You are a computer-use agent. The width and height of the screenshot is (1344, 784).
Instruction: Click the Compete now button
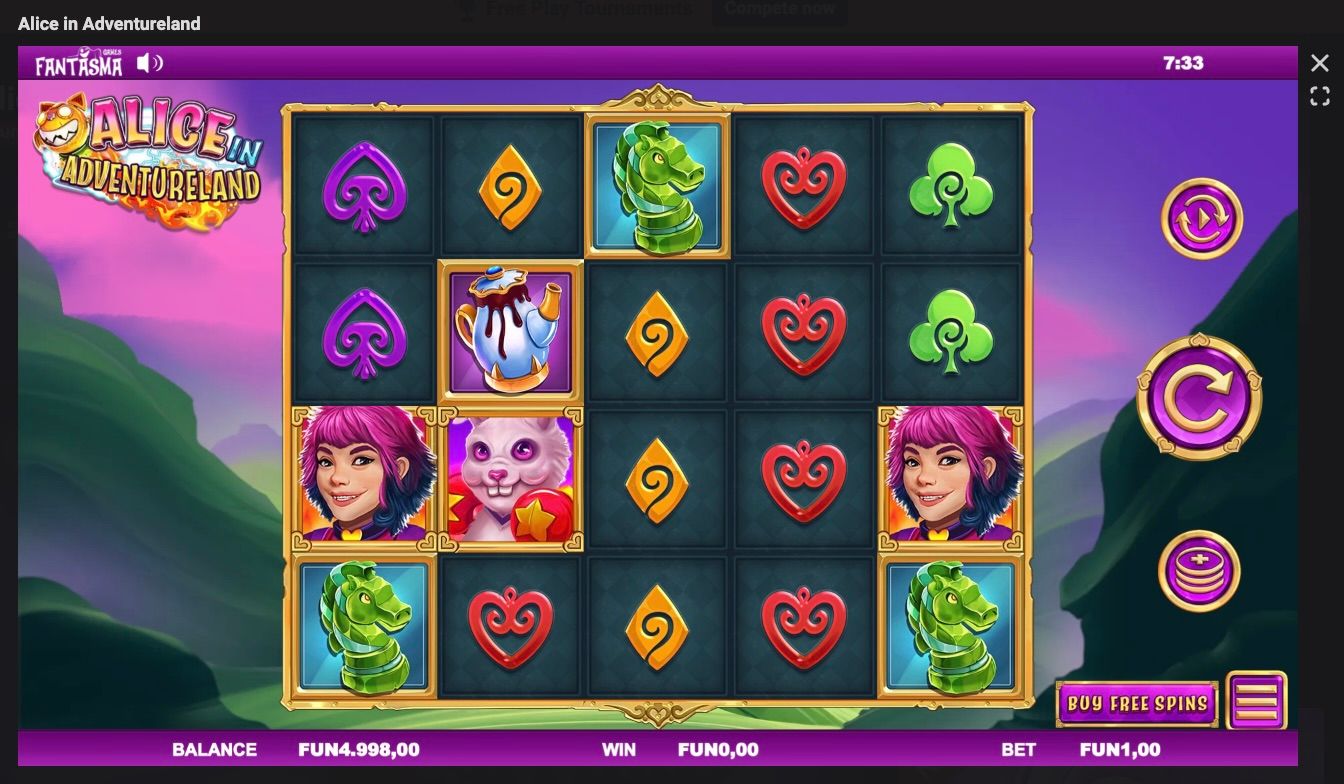point(779,8)
